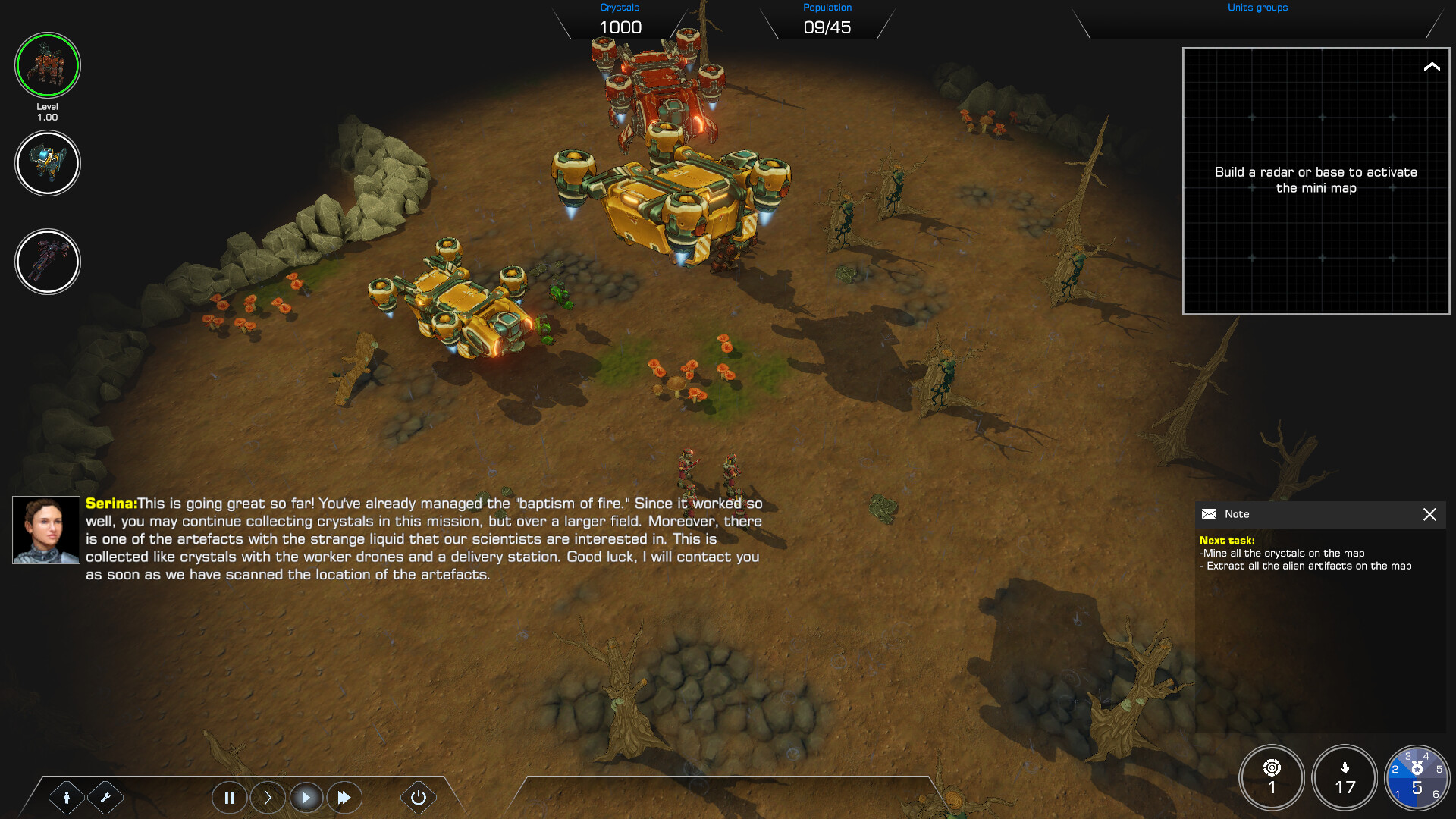Select the third unit portrait on the left
1456x819 pixels.
click(x=48, y=262)
